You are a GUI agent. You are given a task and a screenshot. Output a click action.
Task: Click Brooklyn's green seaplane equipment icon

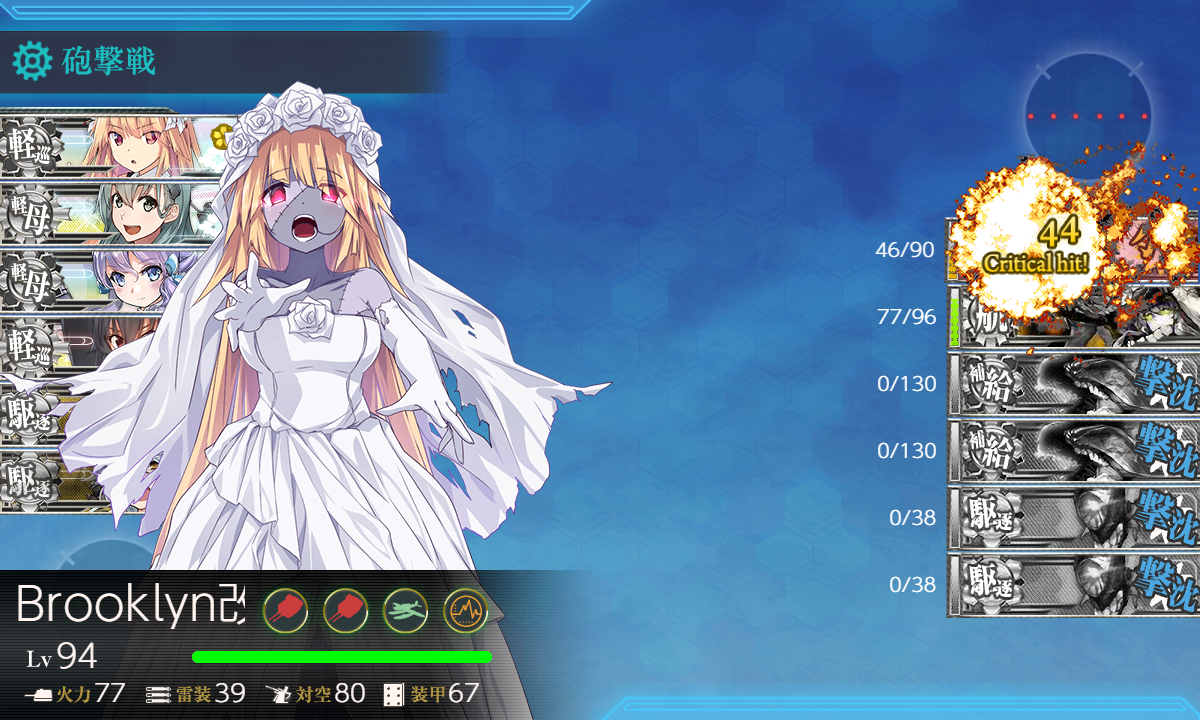coord(405,609)
